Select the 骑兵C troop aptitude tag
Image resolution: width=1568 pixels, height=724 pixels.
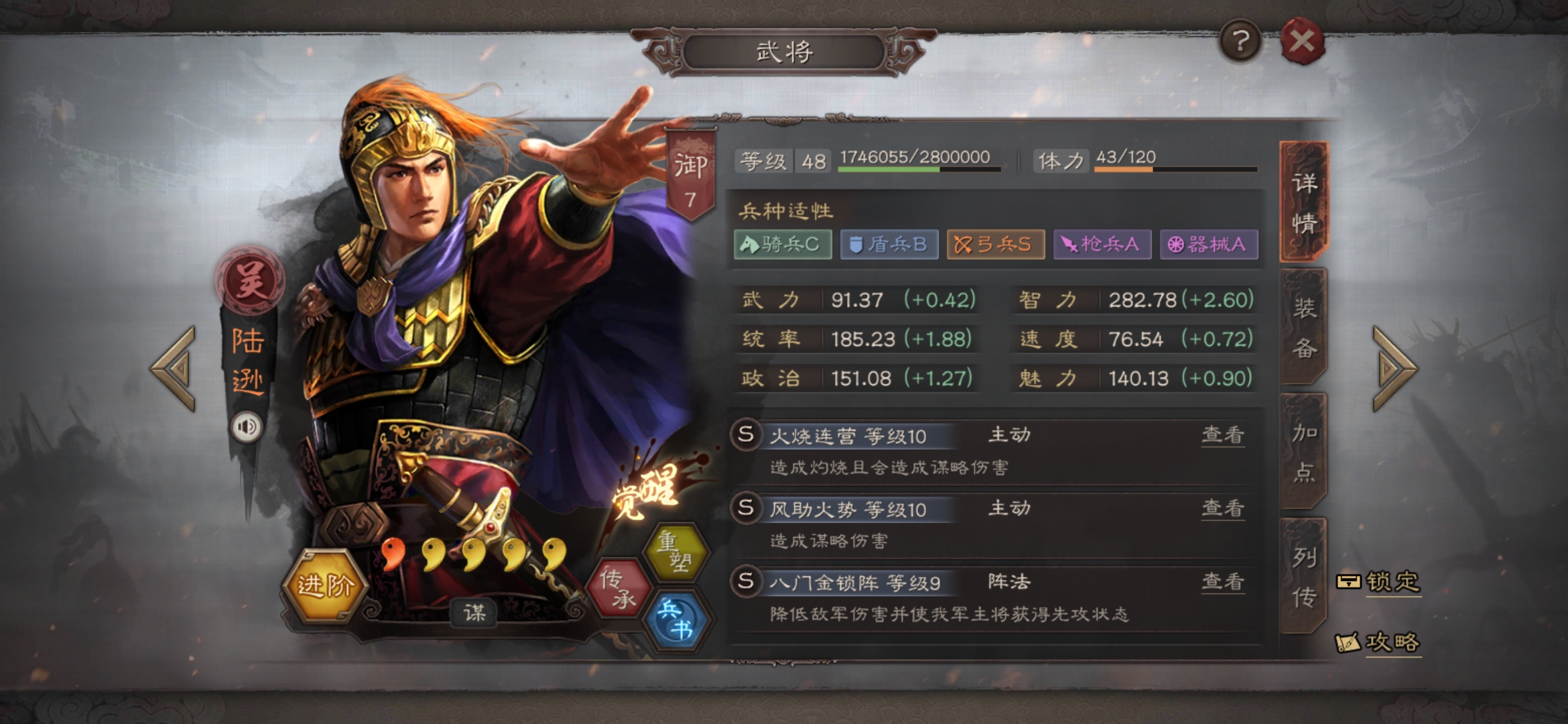[781, 245]
